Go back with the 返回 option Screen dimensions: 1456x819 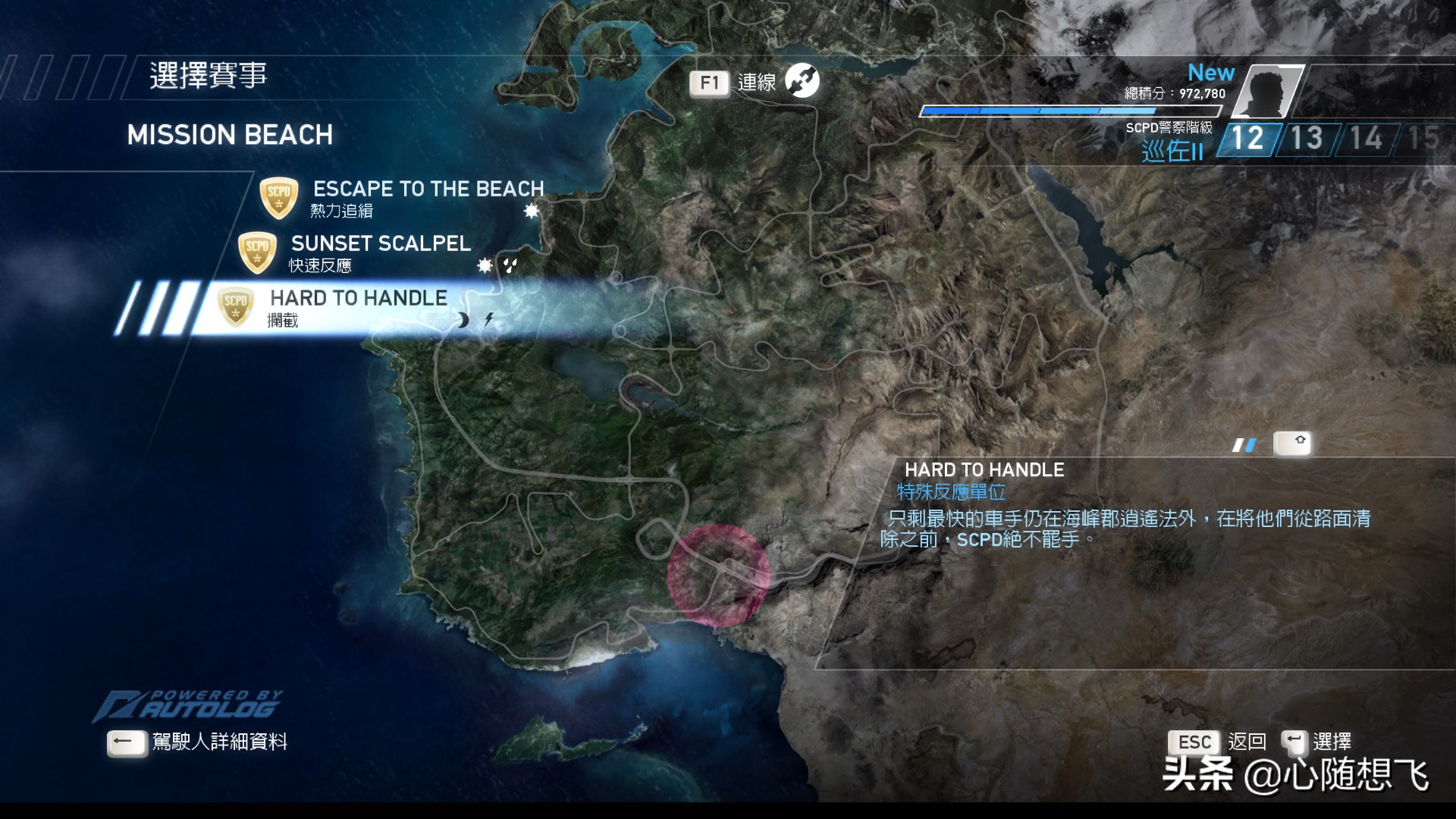pos(1246,742)
